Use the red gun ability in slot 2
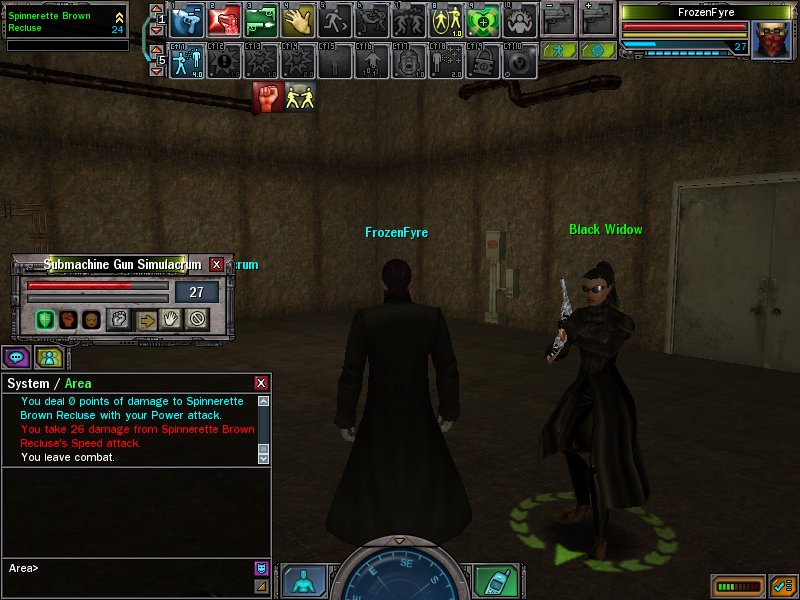 (x=224, y=19)
